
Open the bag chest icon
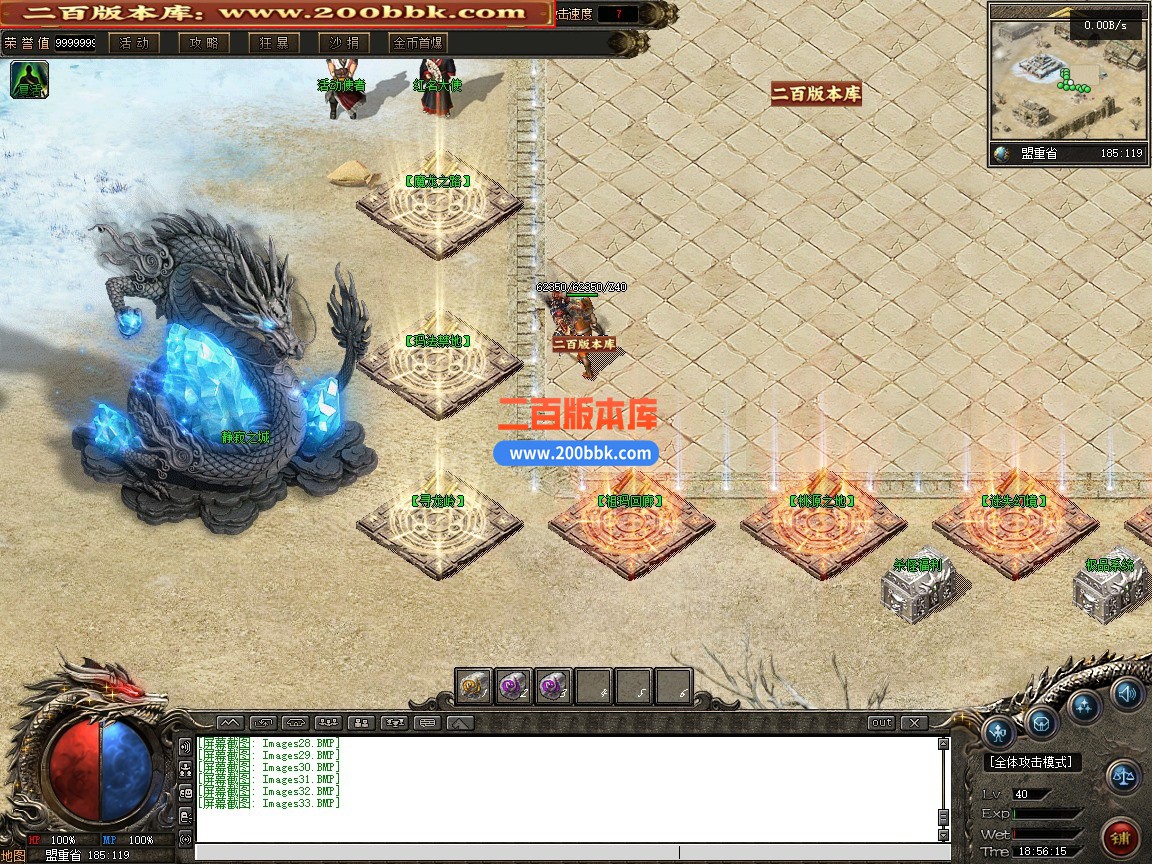click(1042, 721)
